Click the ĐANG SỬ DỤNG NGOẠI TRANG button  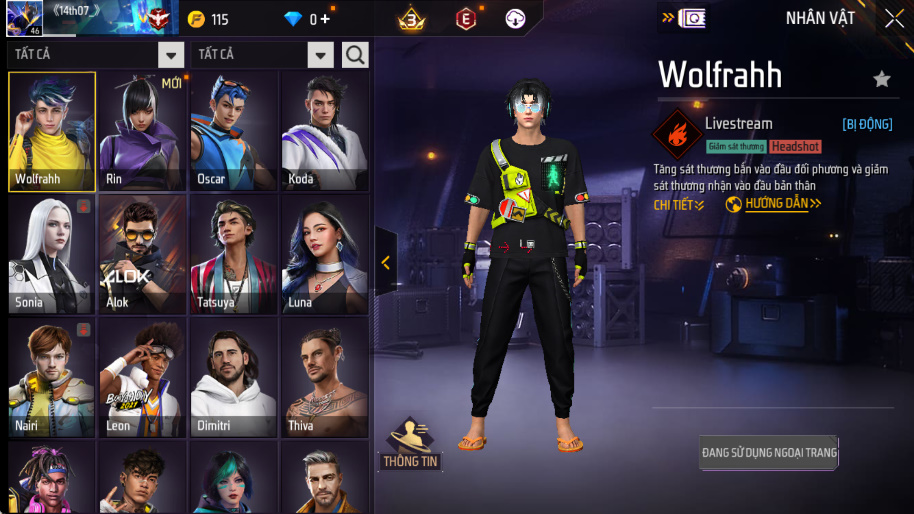[x=769, y=453]
